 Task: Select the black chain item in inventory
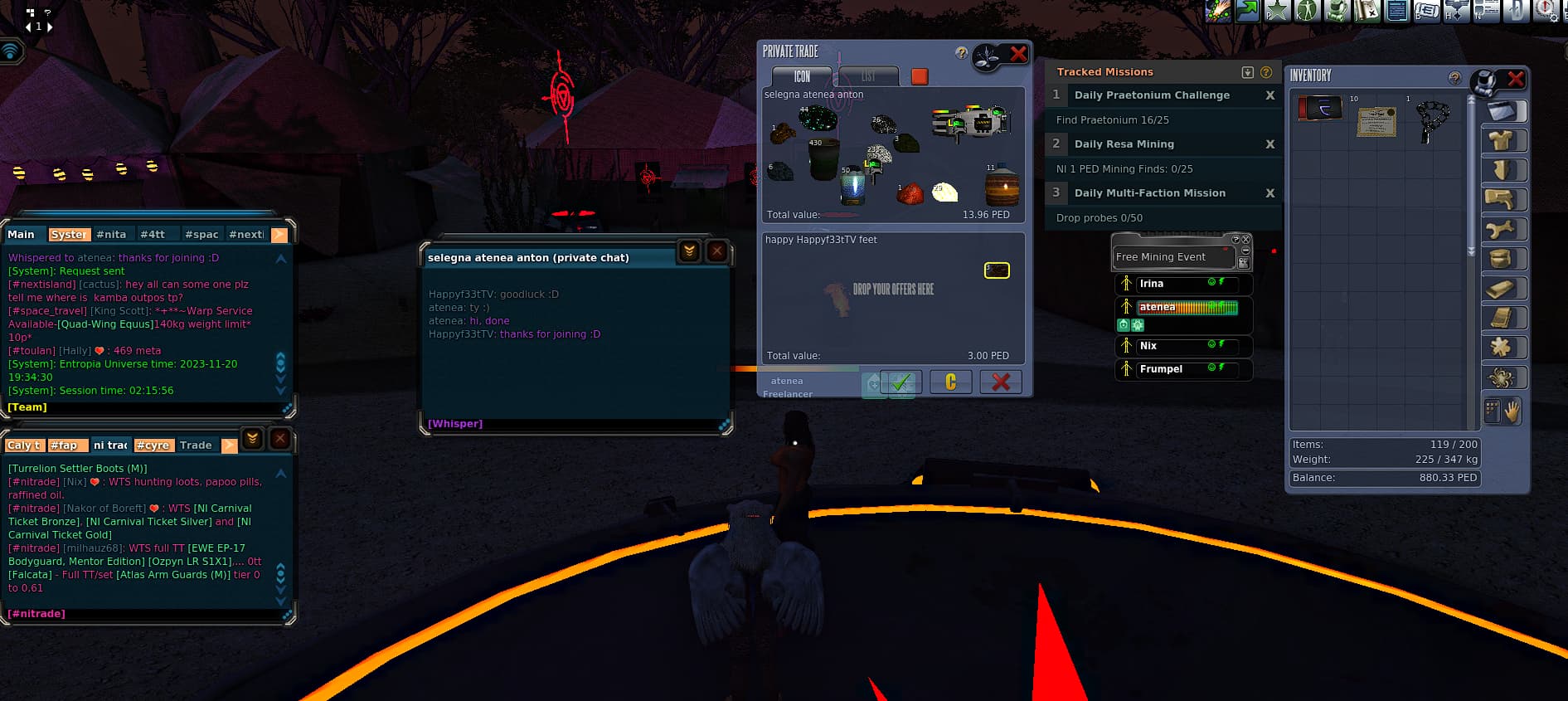[1432, 120]
